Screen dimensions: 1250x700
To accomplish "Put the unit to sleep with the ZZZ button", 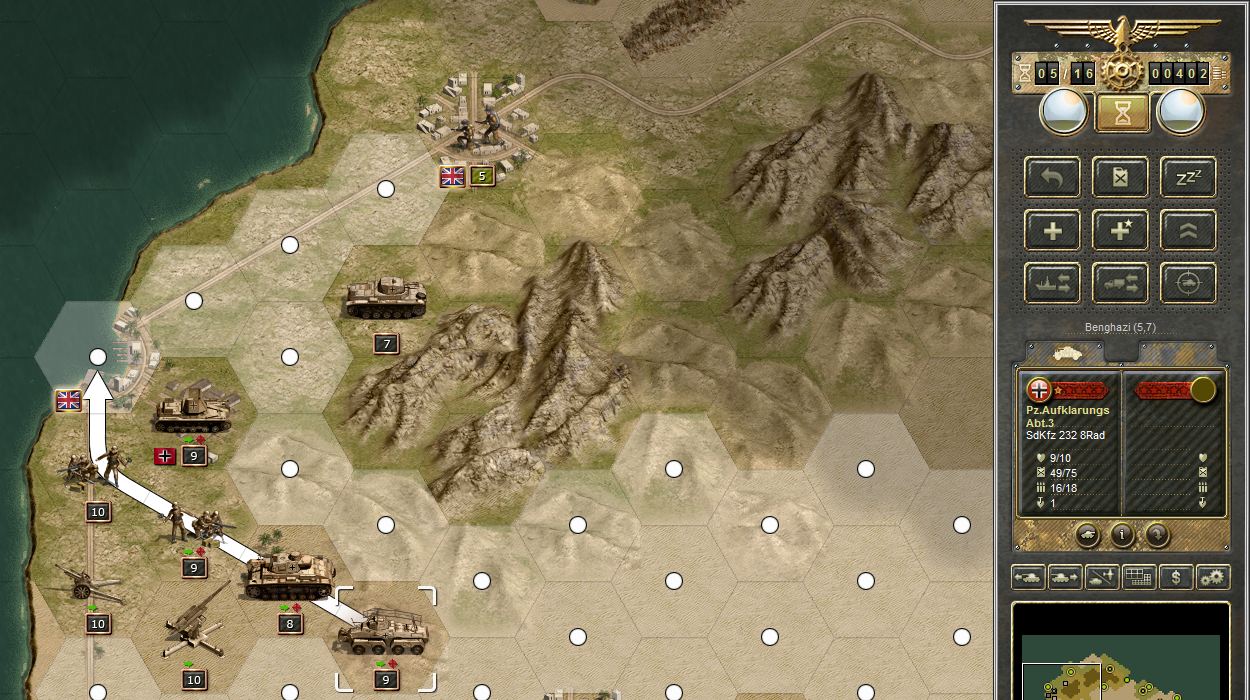I will pyautogui.click(x=1188, y=178).
